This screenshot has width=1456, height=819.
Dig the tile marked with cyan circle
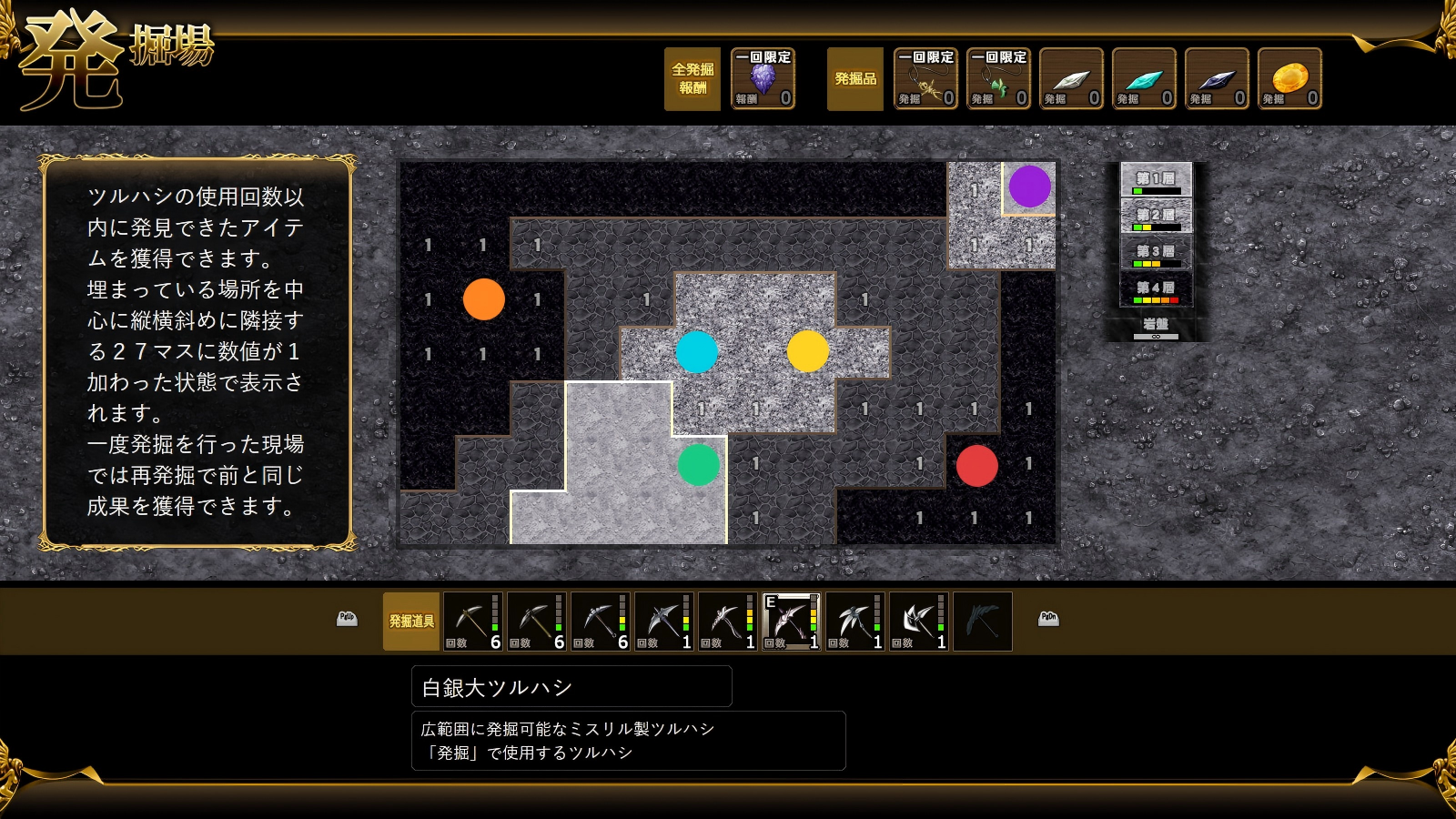(697, 352)
